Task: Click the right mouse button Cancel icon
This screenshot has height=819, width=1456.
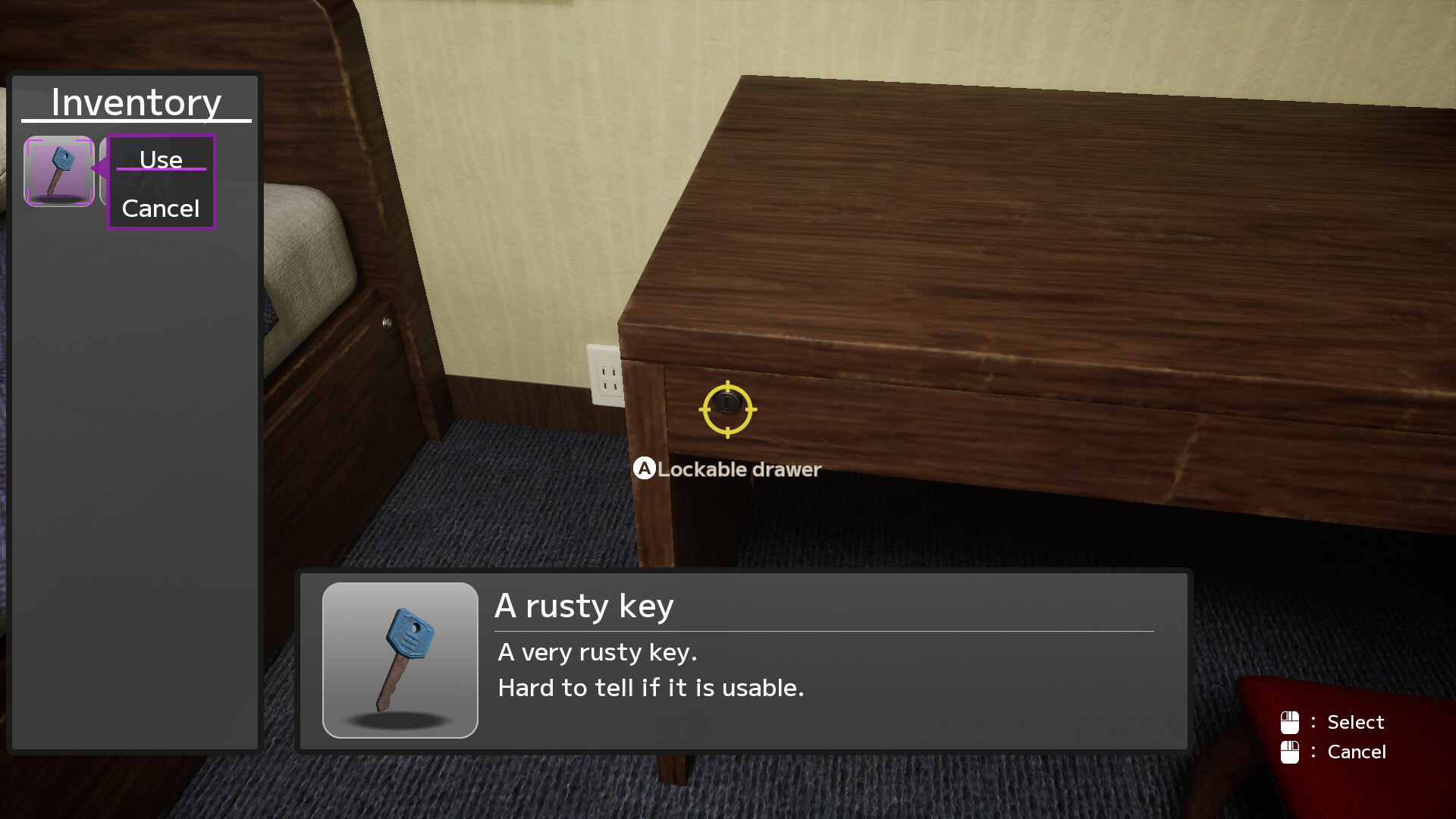Action: coord(1290,752)
